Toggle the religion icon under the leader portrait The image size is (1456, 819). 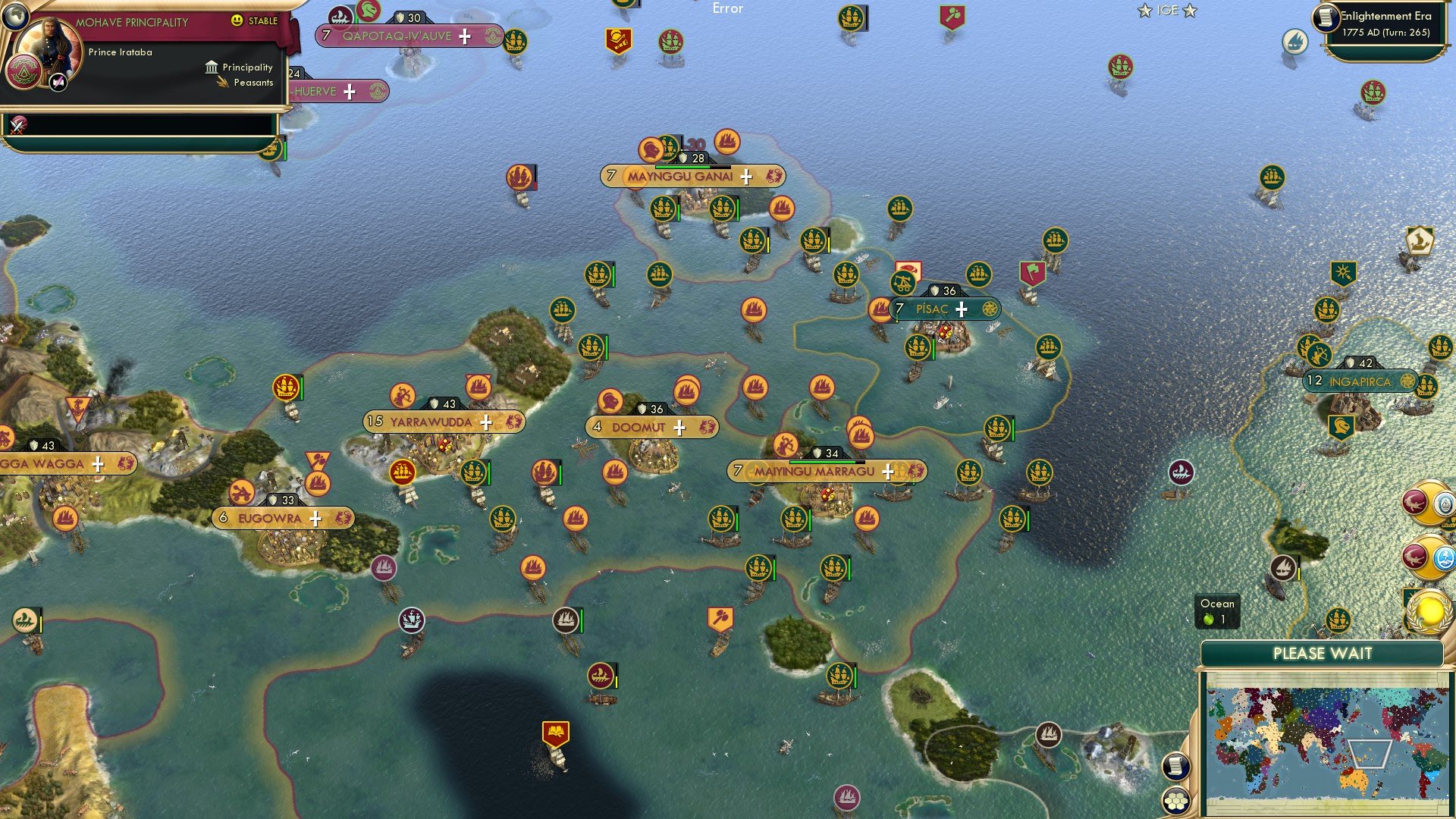coord(58,81)
